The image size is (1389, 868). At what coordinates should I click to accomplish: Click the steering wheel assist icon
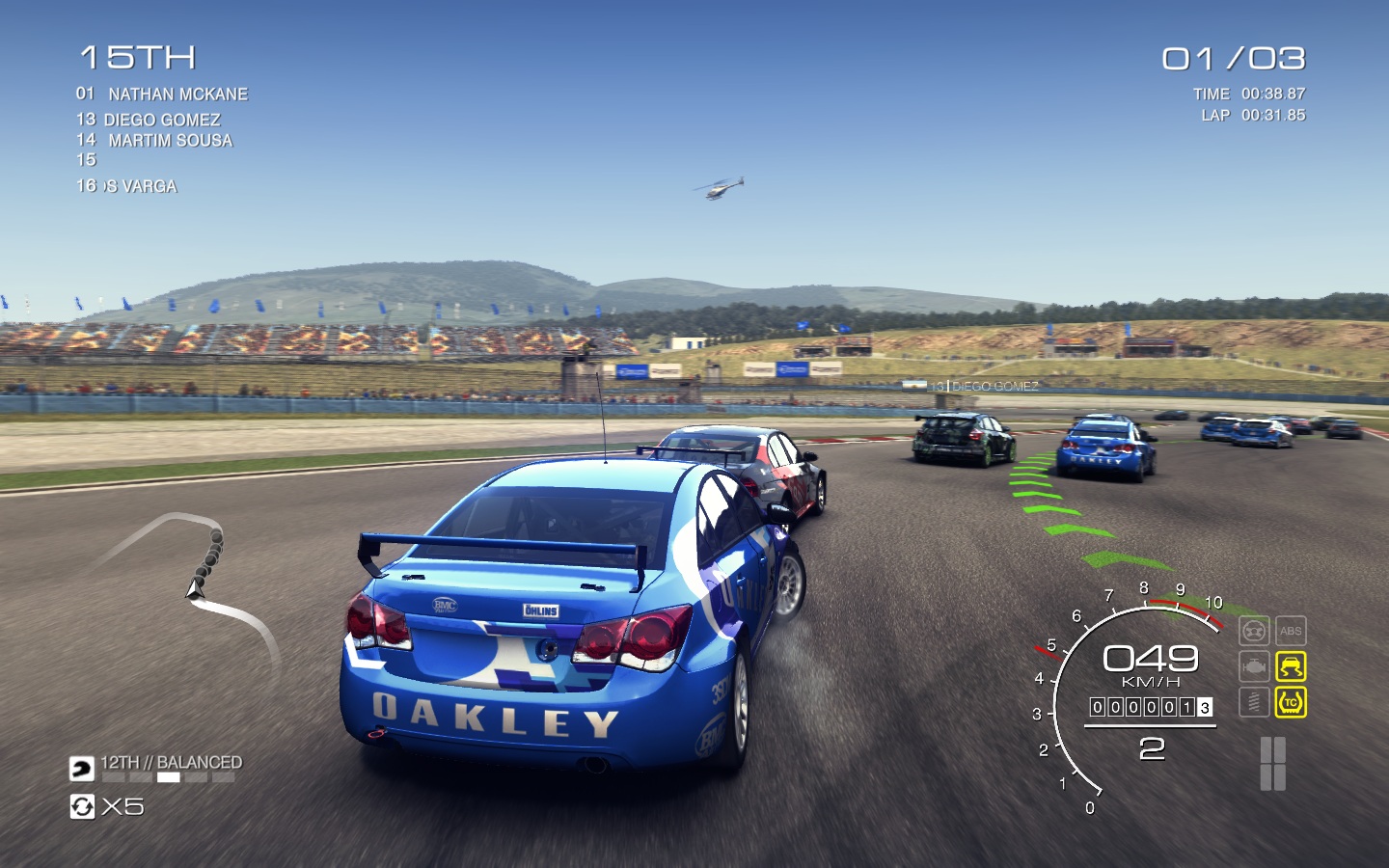pos(1253,632)
